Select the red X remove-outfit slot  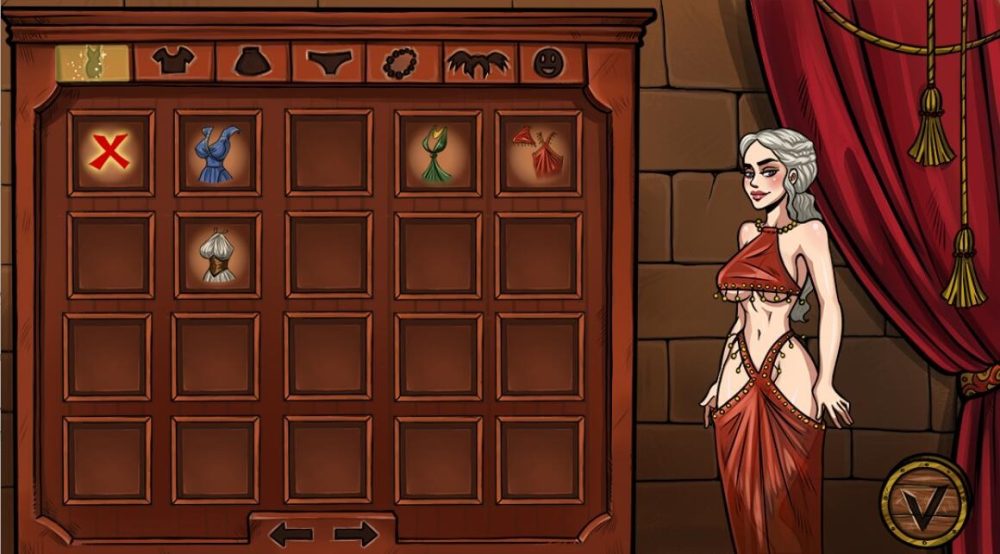pyautogui.click(x=109, y=153)
